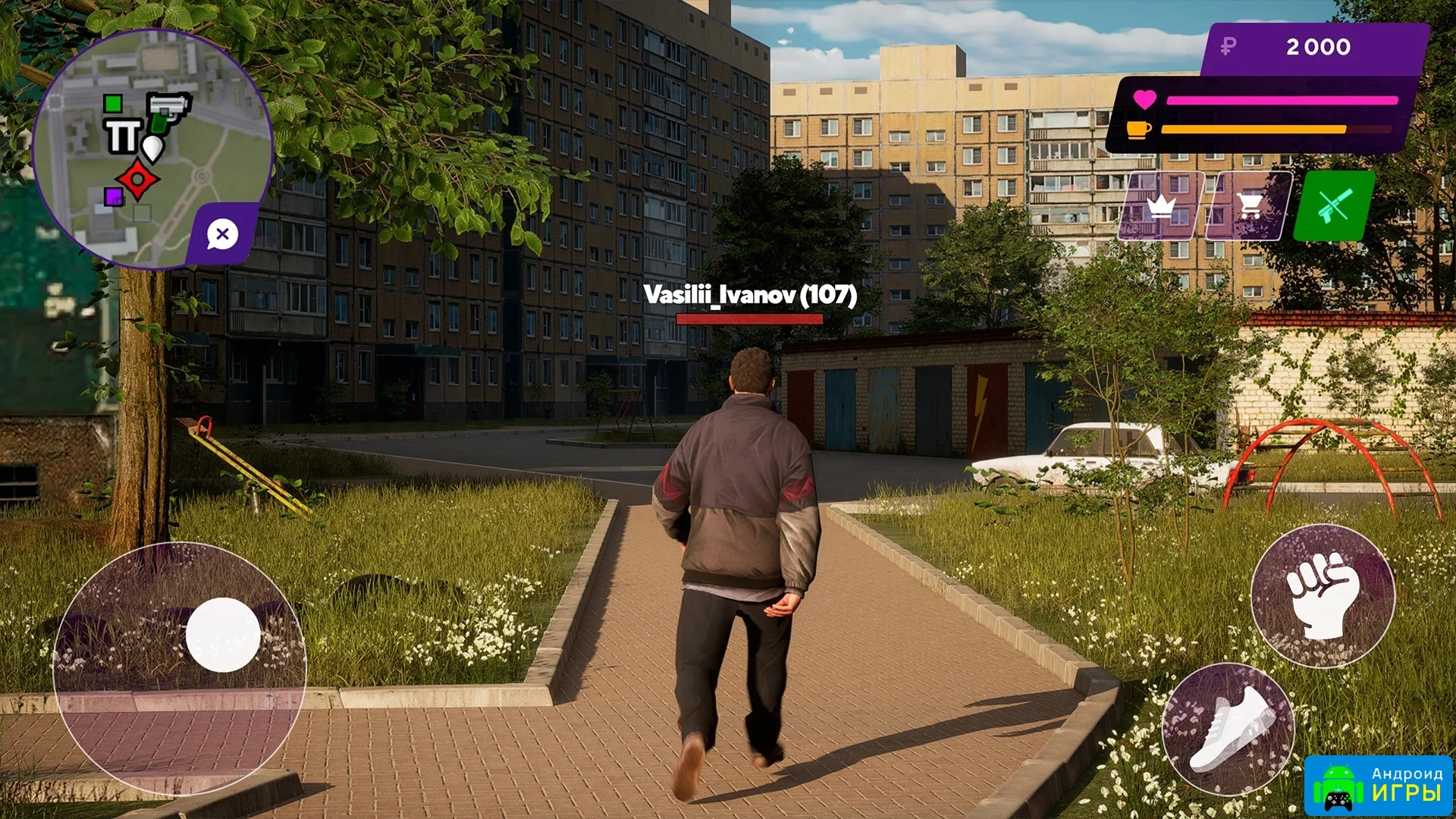Open the crown premium menu

[1160, 206]
